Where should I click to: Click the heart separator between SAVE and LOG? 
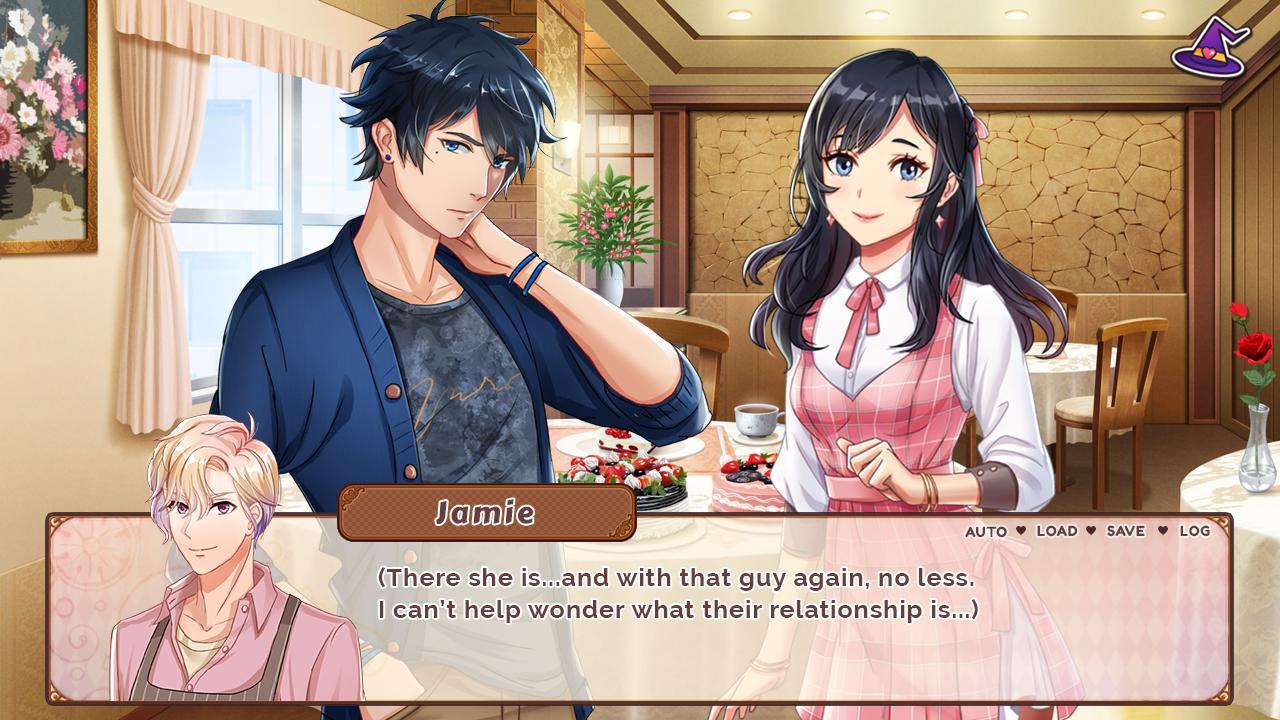[1162, 531]
